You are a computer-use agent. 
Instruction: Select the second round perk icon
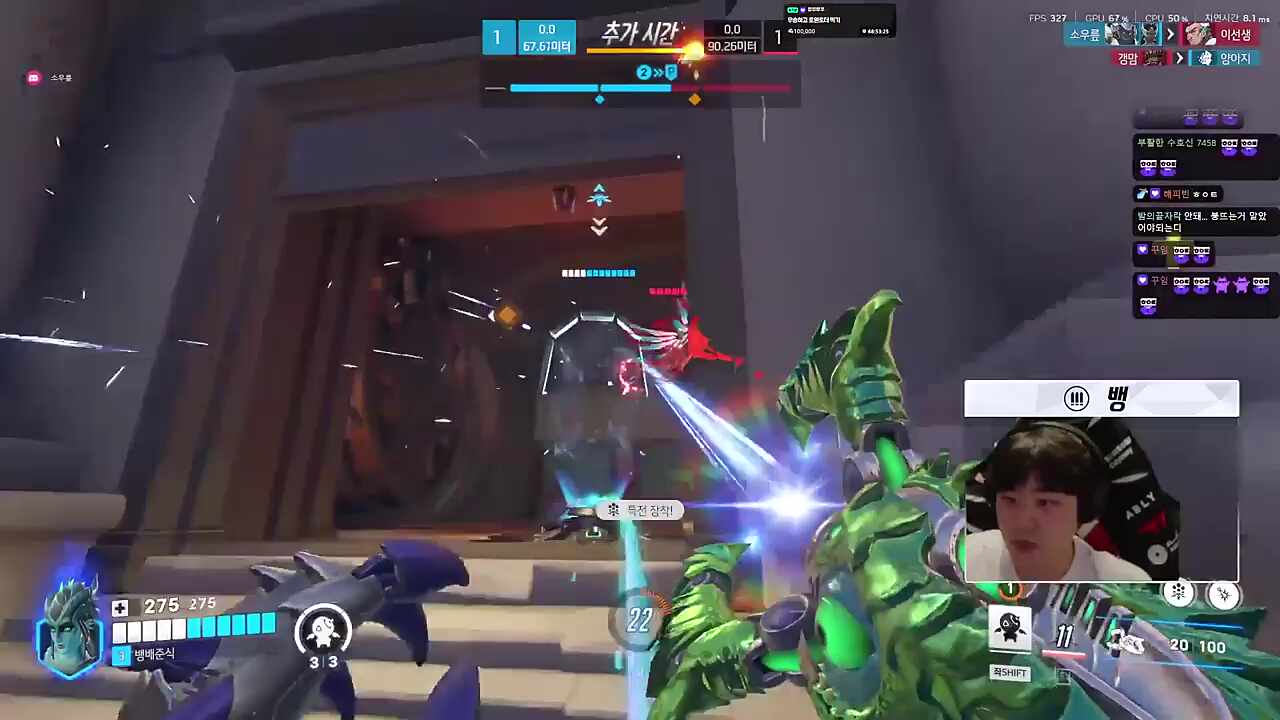(1223, 595)
